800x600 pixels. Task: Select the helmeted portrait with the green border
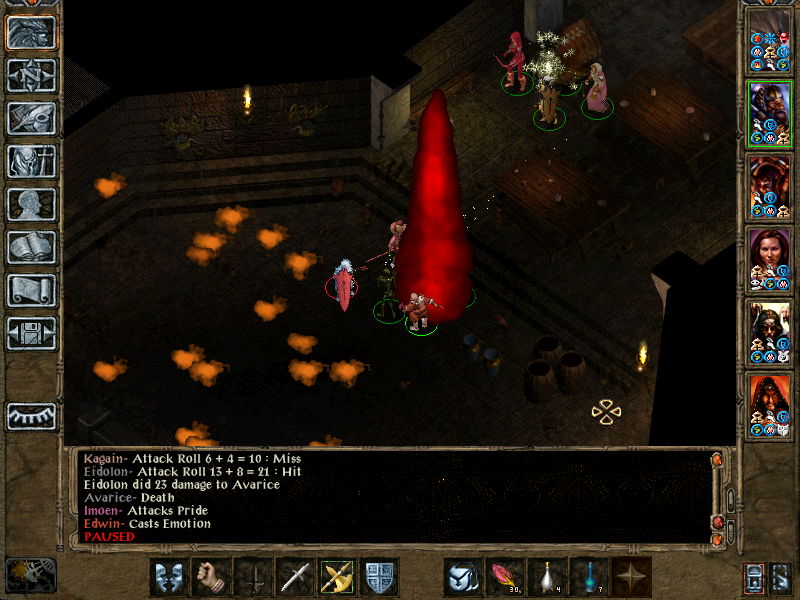coord(769,113)
